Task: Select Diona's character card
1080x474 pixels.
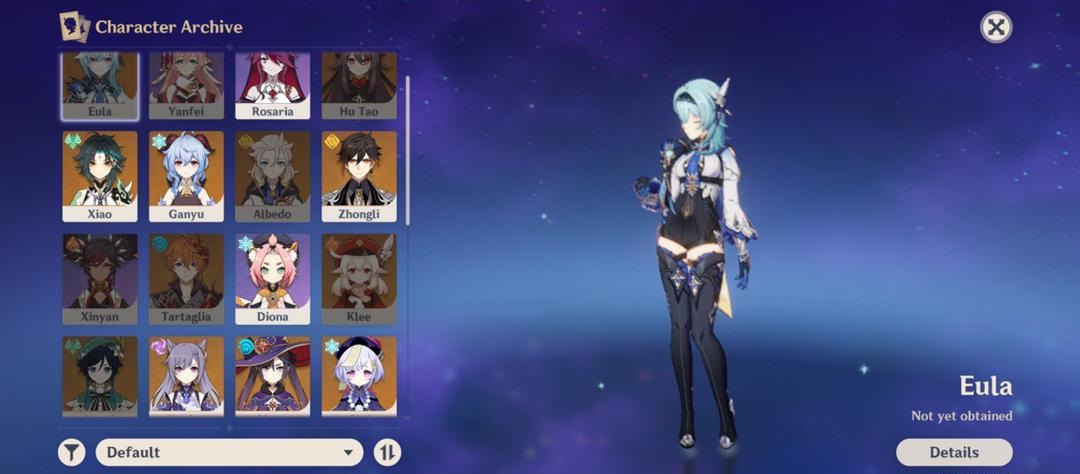Action: tap(273, 279)
